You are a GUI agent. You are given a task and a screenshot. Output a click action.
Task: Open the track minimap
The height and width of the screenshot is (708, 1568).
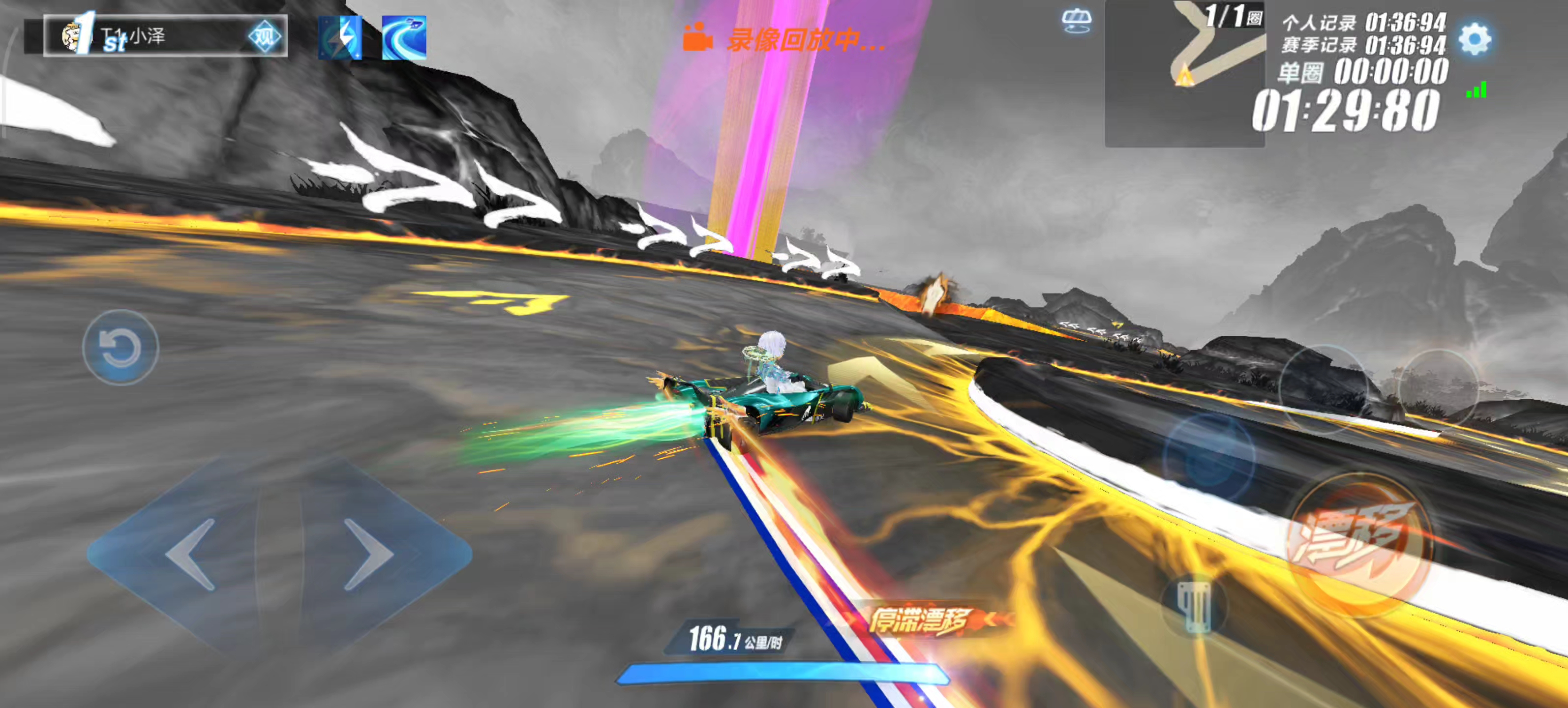(x=1184, y=73)
